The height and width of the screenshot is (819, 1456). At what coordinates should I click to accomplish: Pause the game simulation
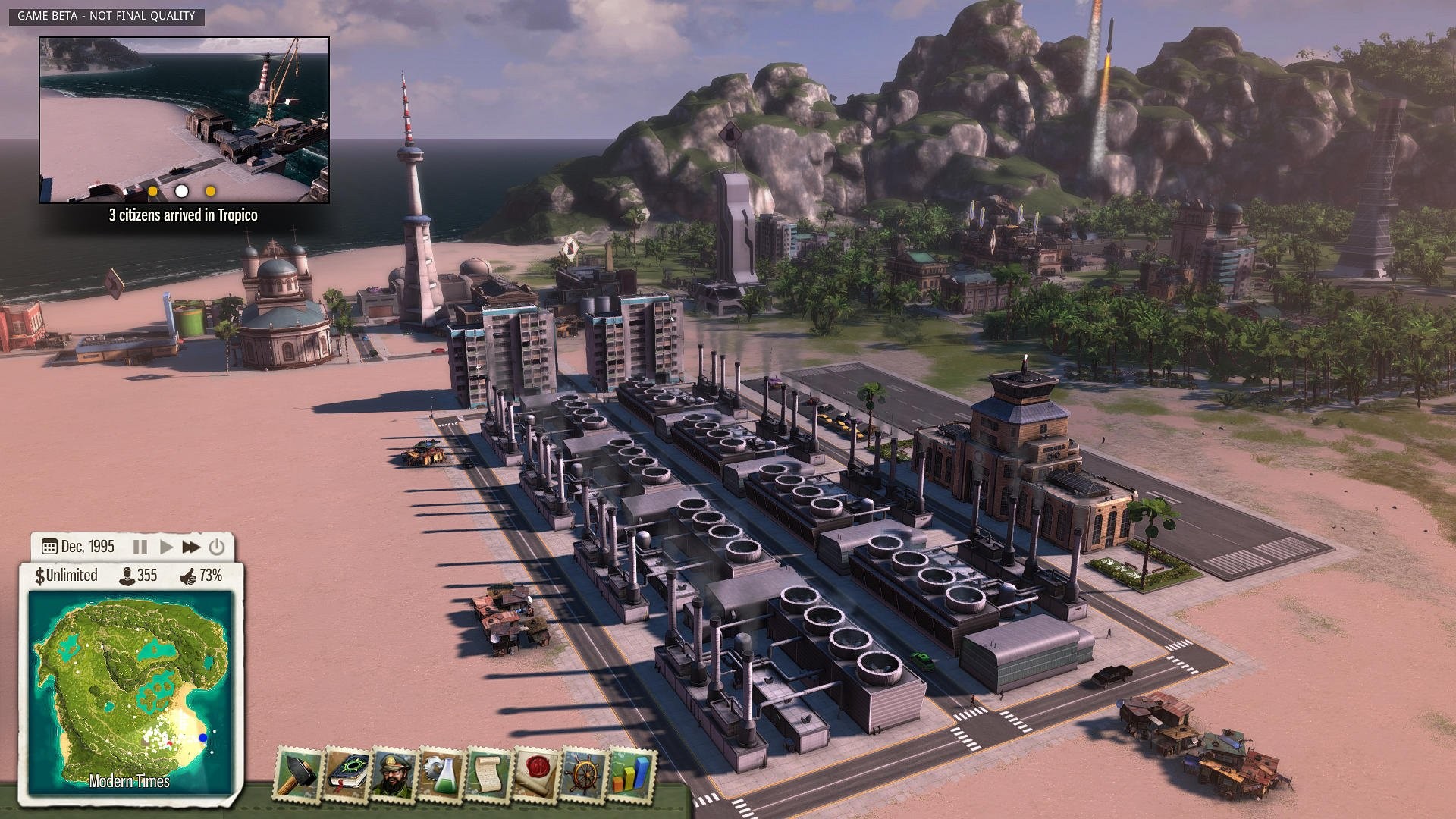tap(140, 546)
